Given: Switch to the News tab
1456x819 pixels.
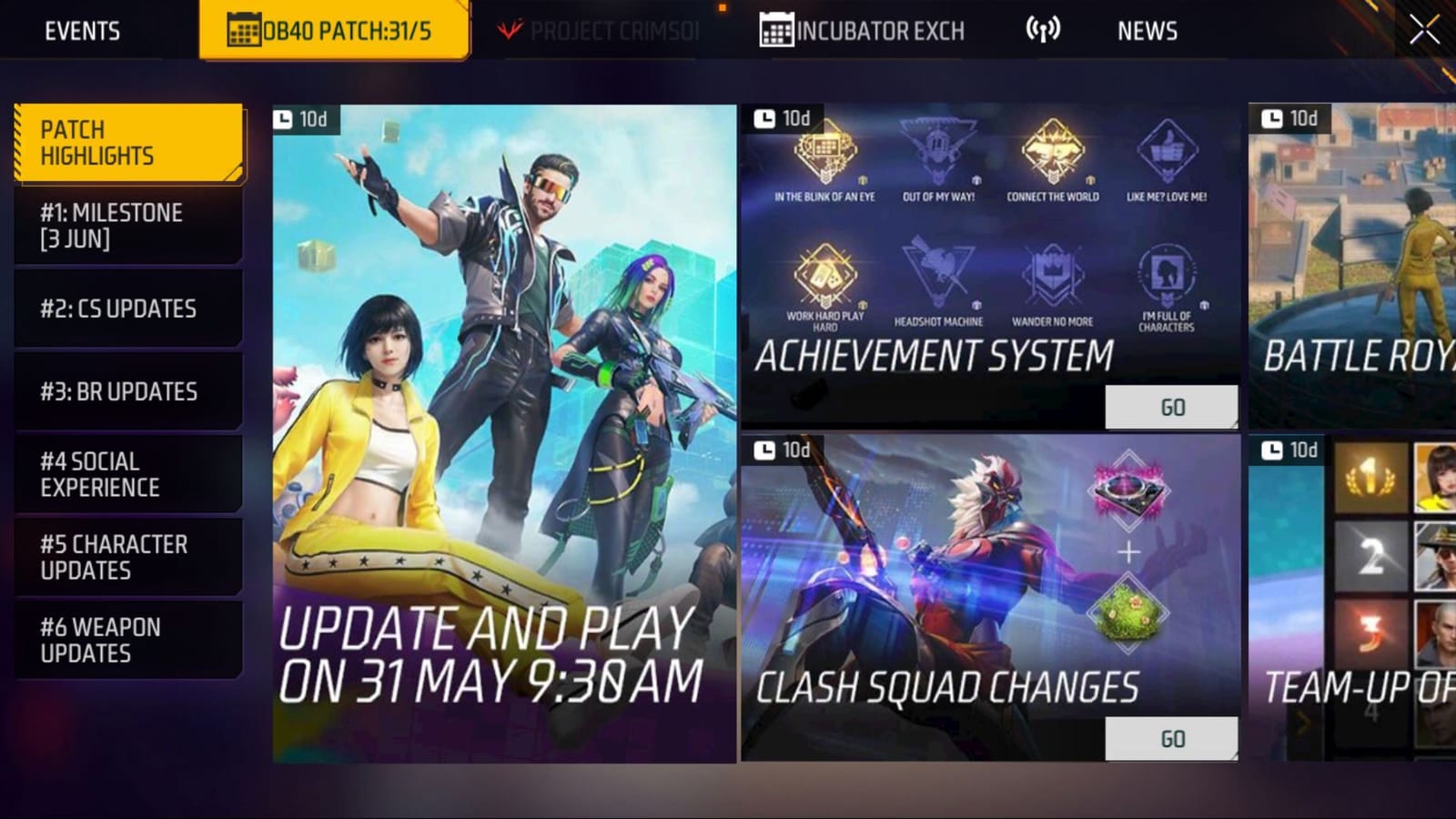Looking at the screenshot, I should 1148,30.
